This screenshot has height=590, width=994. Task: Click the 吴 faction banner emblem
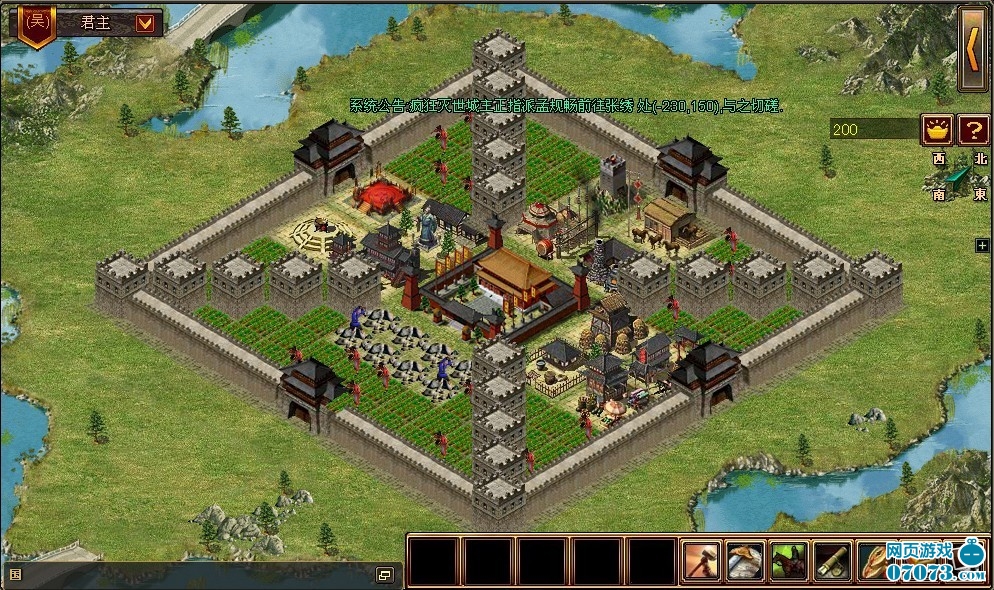[x=37, y=22]
